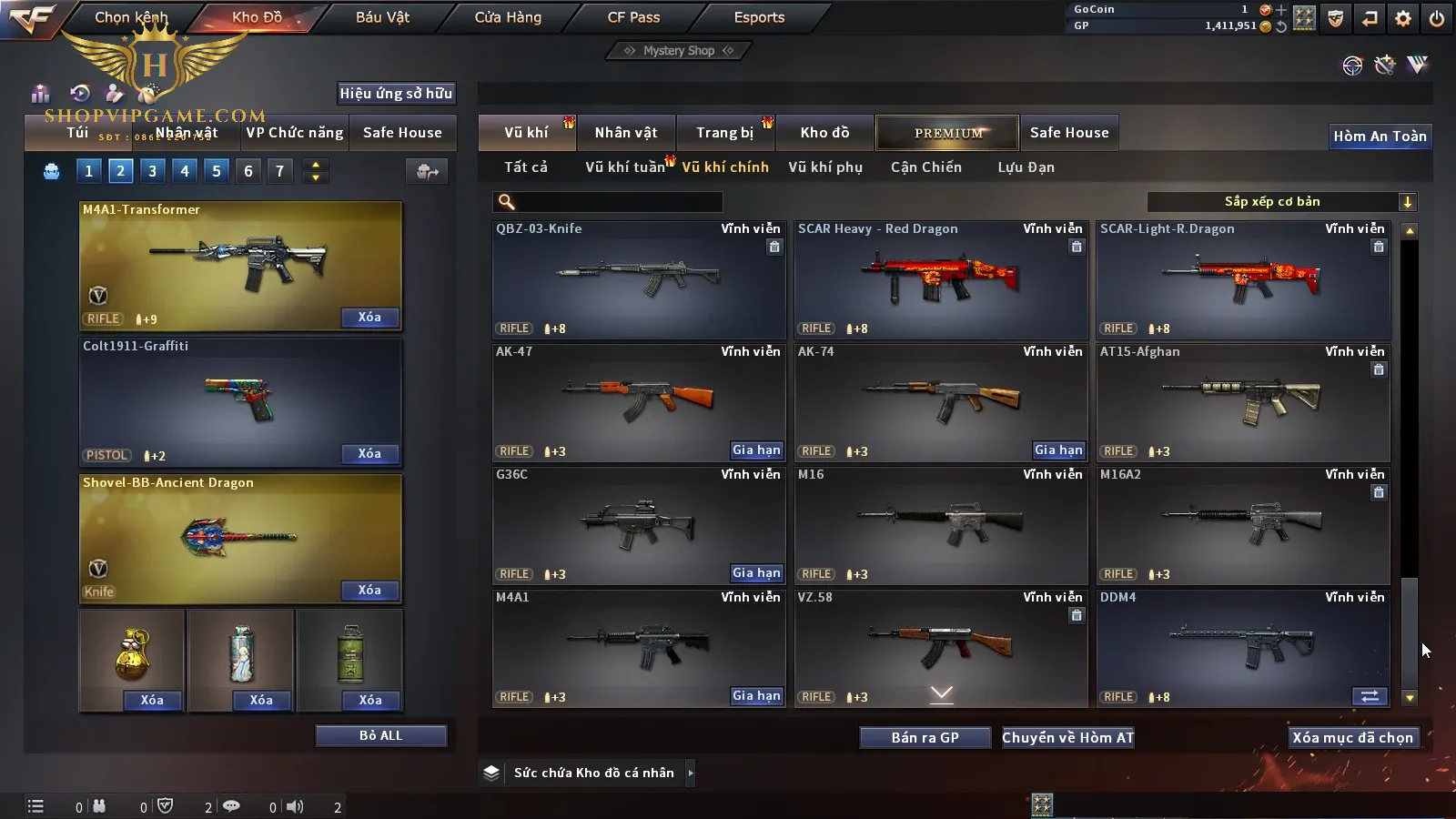This screenshot has width=1456, height=819.
Task: Click Xóa mục đã chọn
Action: pyautogui.click(x=1352, y=738)
